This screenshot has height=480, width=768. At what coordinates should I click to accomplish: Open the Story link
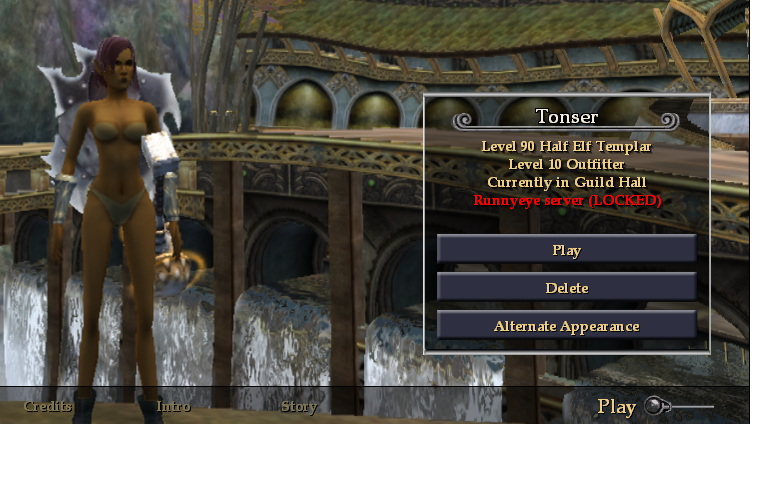(299, 406)
